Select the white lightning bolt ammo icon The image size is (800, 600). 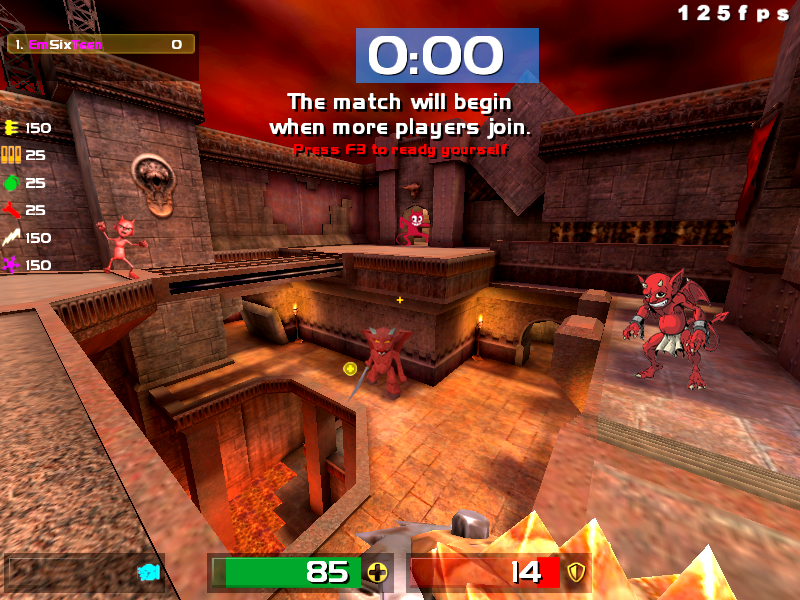click(x=12, y=238)
